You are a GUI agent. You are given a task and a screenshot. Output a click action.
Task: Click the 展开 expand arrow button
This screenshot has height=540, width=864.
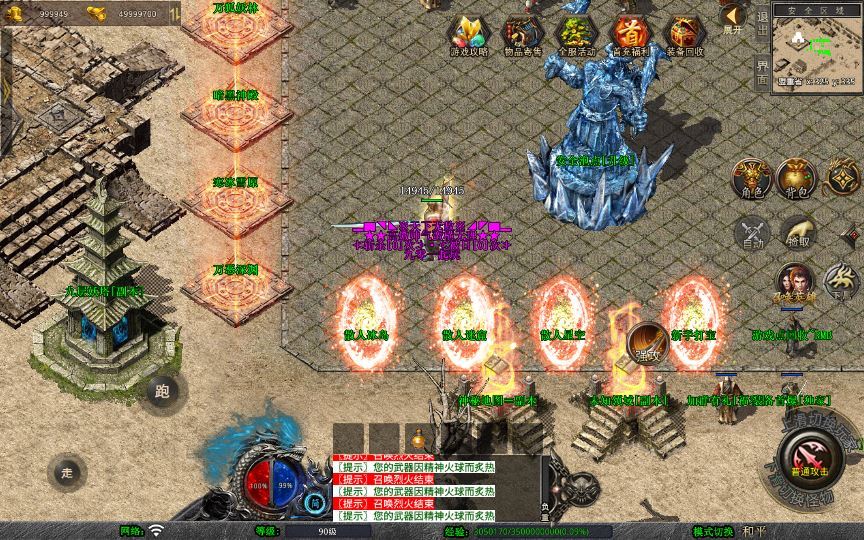(x=732, y=19)
